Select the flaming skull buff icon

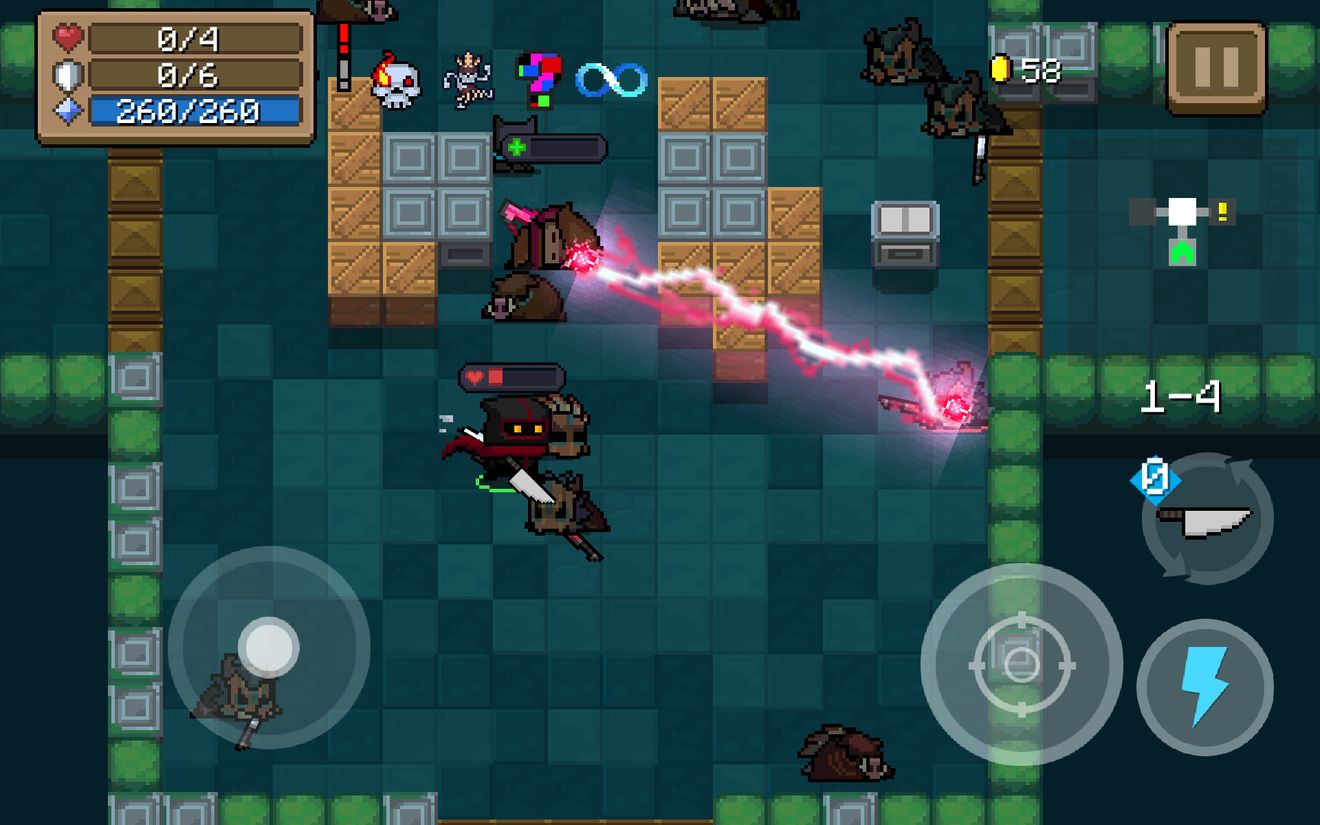click(395, 83)
